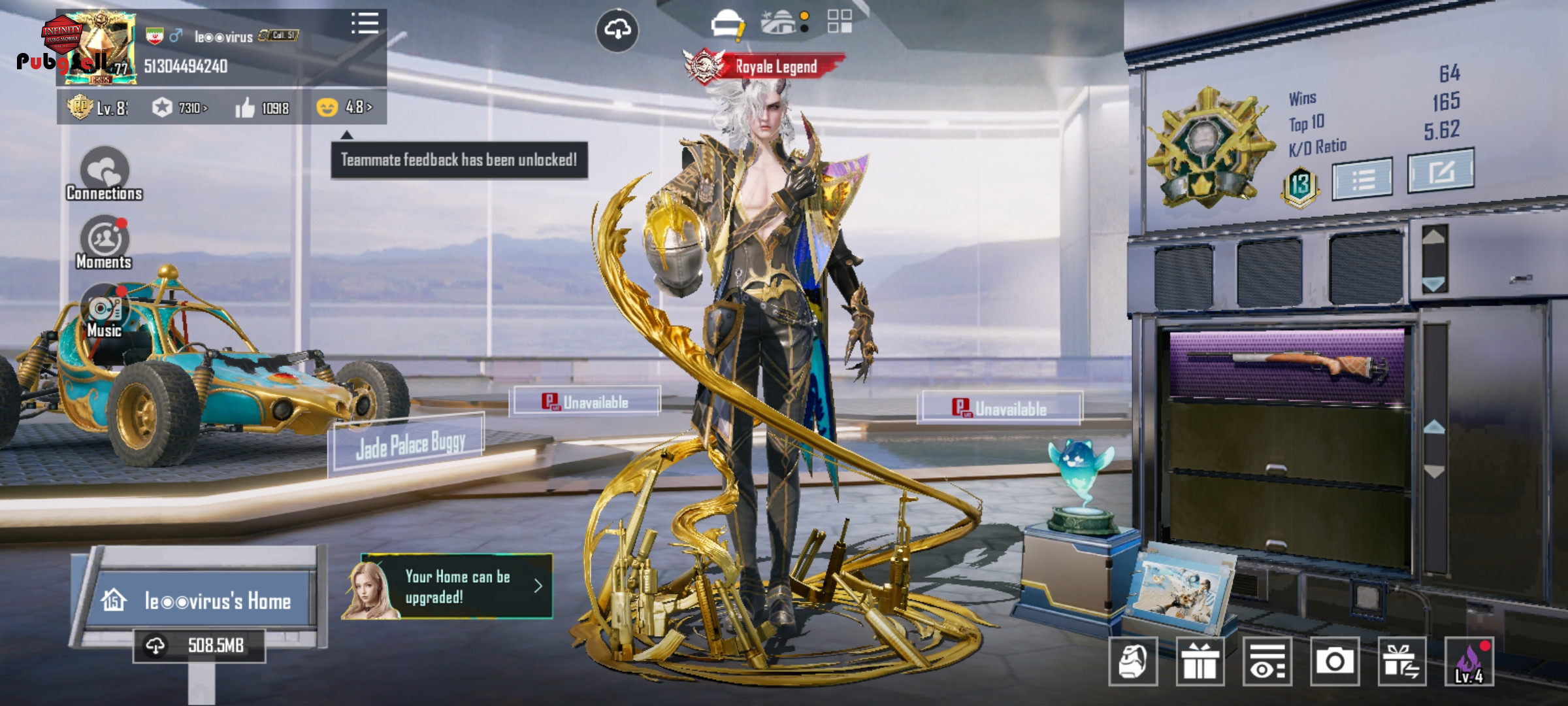Screen dimensions: 1568x706
Task: Open the stats list button under K/D Ratio
Action: coord(1362,178)
